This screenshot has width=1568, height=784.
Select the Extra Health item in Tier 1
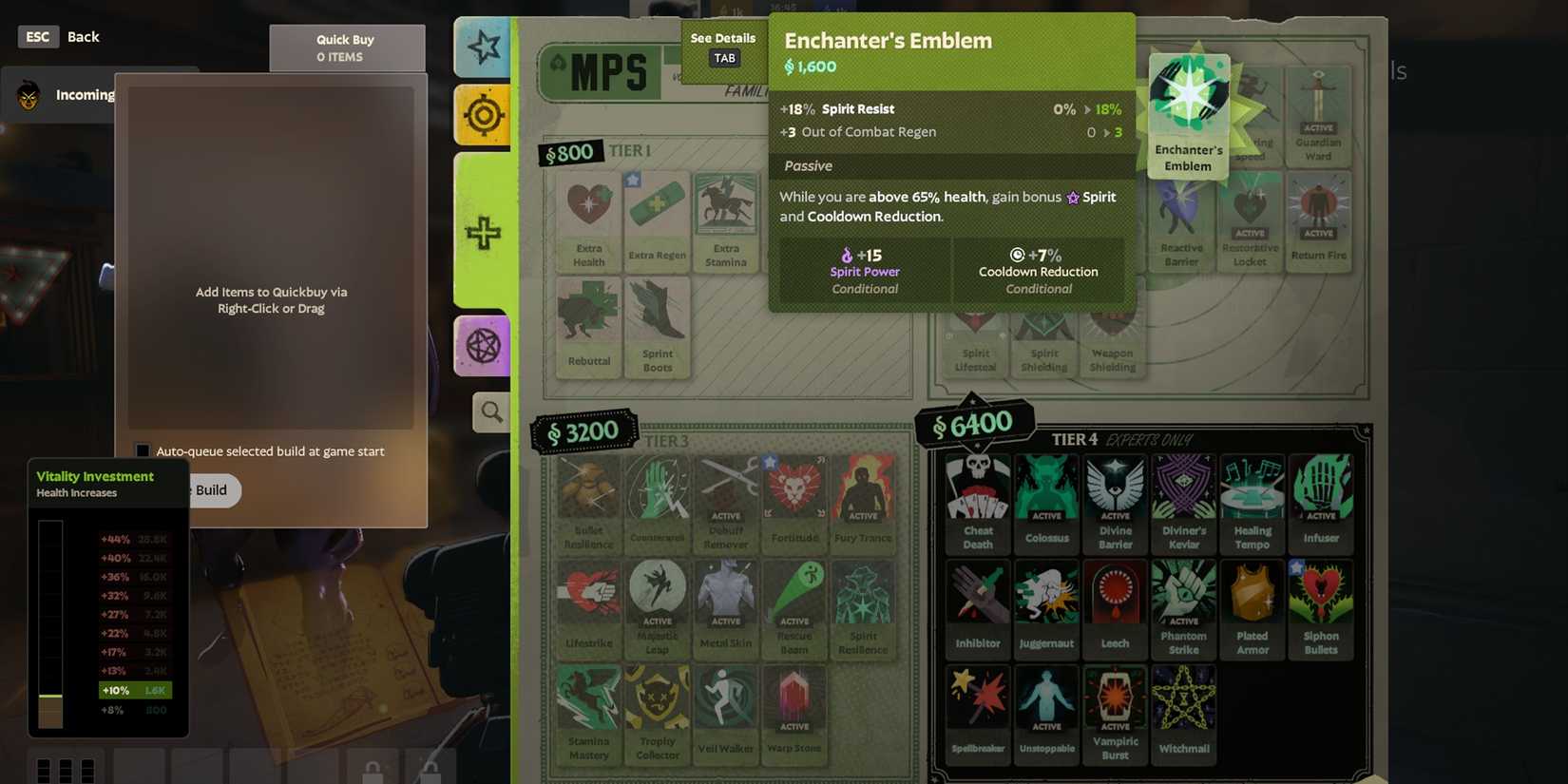[x=587, y=220]
